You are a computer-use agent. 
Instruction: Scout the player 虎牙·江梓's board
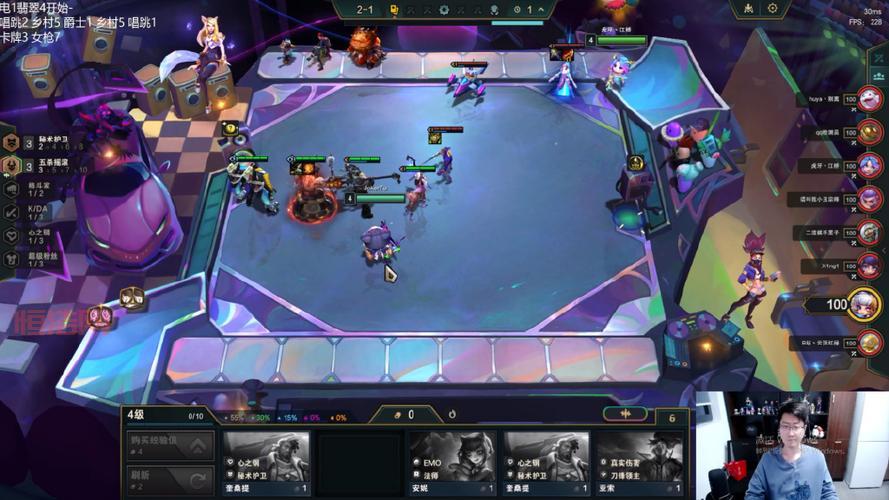[869, 166]
